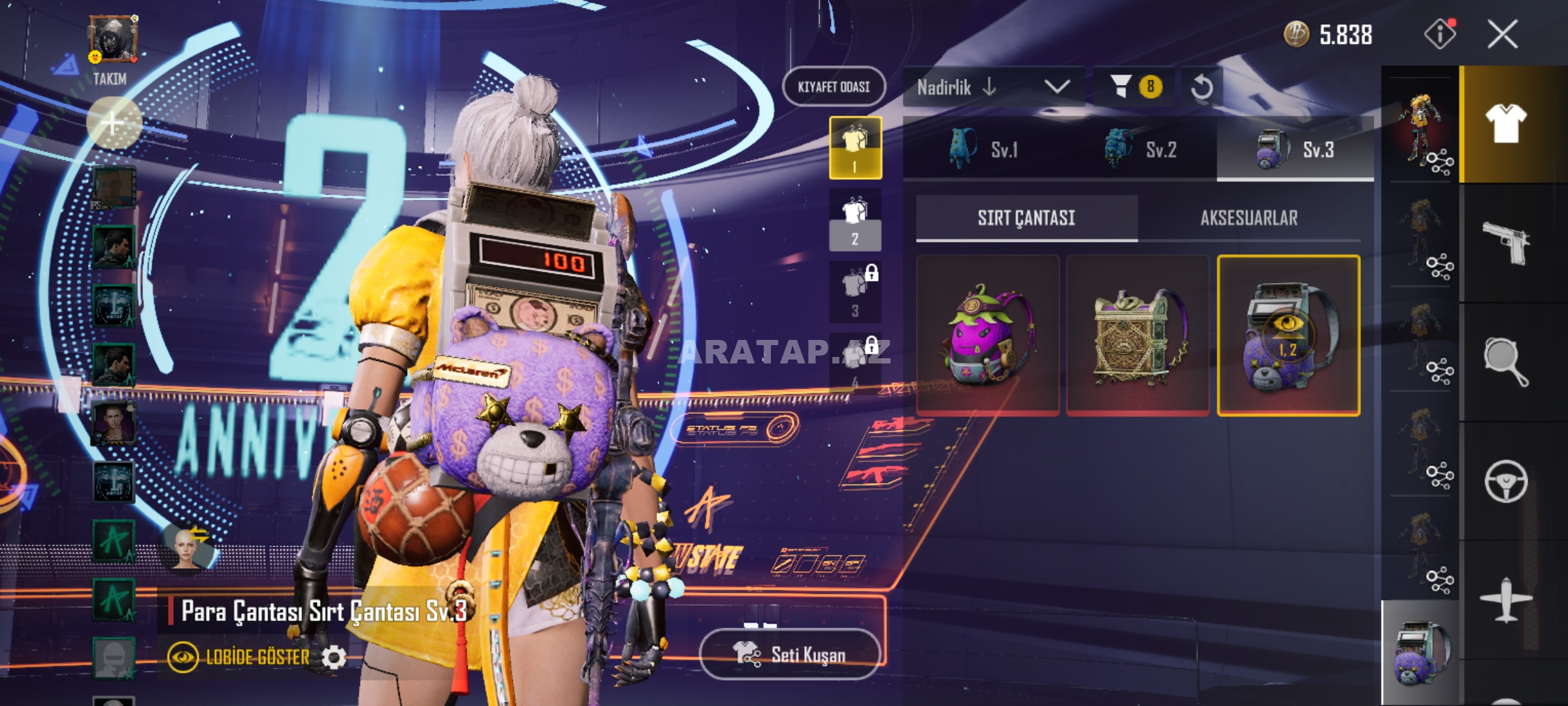
Task: Toggle Lobide Göster eye option
Action: (x=184, y=657)
